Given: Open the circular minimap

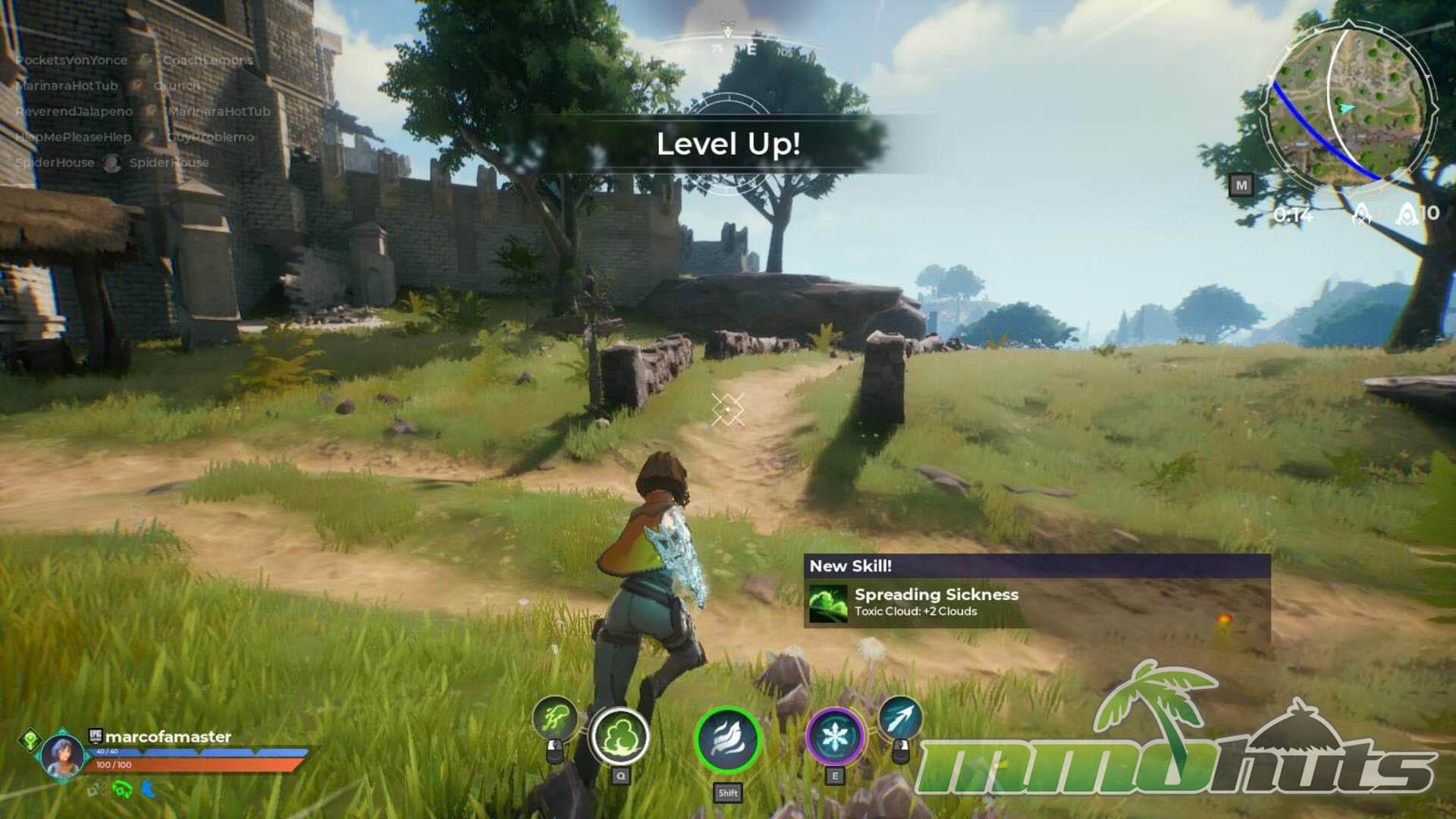Looking at the screenshot, I should click(x=1349, y=106).
